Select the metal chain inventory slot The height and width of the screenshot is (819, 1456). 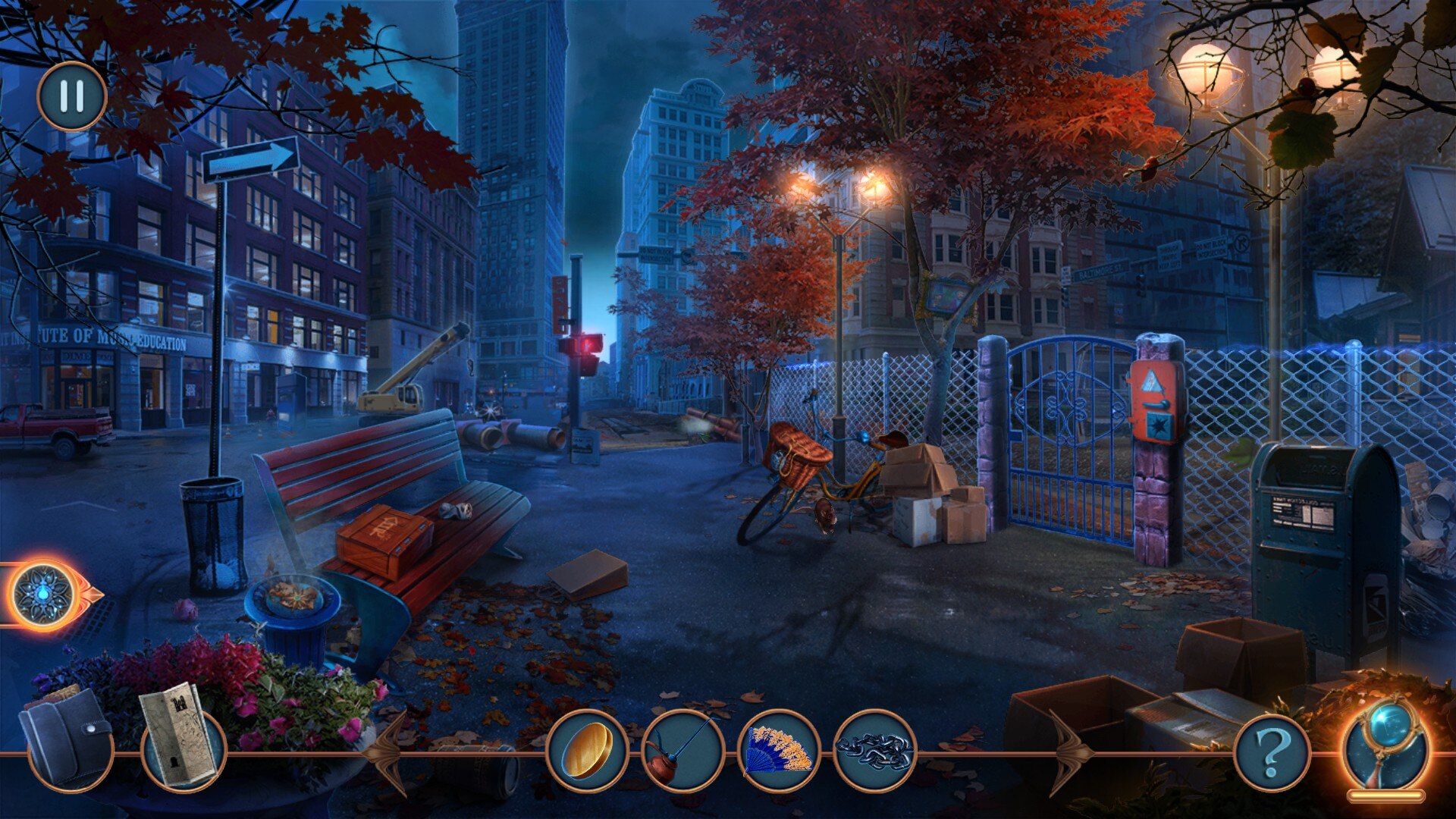pyautogui.click(x=874, y=751)
